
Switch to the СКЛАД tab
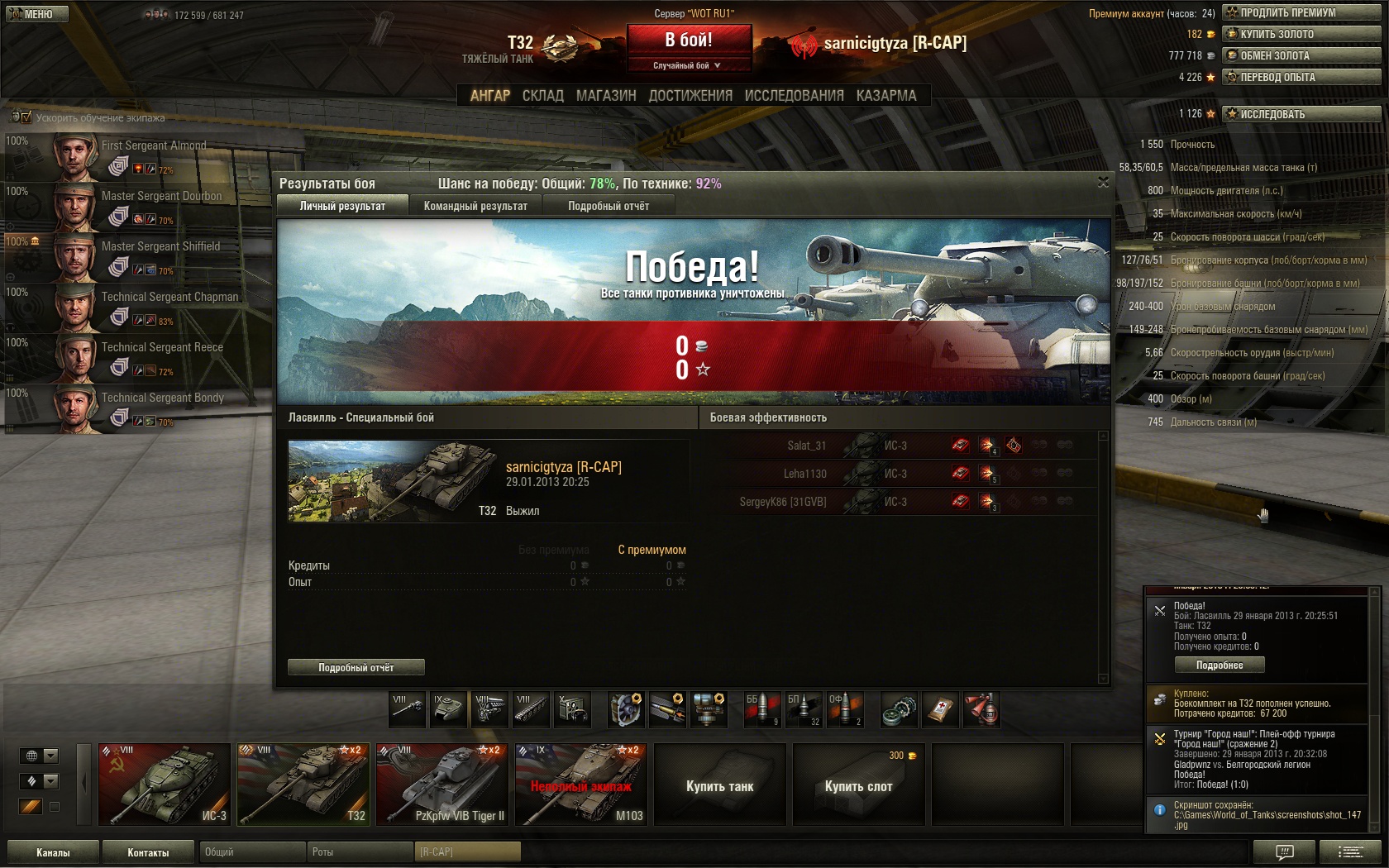542,96
